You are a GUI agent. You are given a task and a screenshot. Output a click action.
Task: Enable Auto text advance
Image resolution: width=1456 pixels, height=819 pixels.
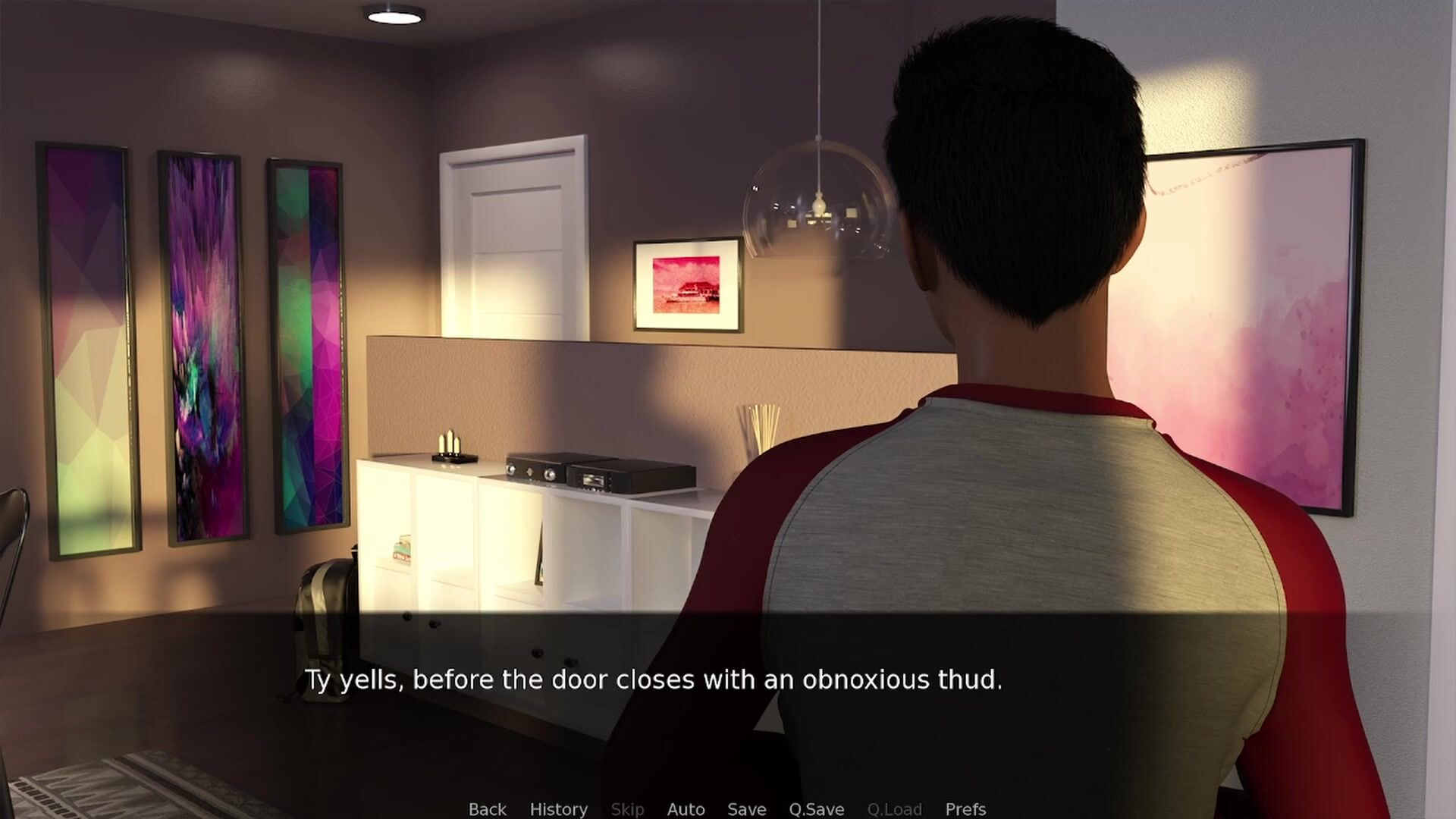coord(686,809)
